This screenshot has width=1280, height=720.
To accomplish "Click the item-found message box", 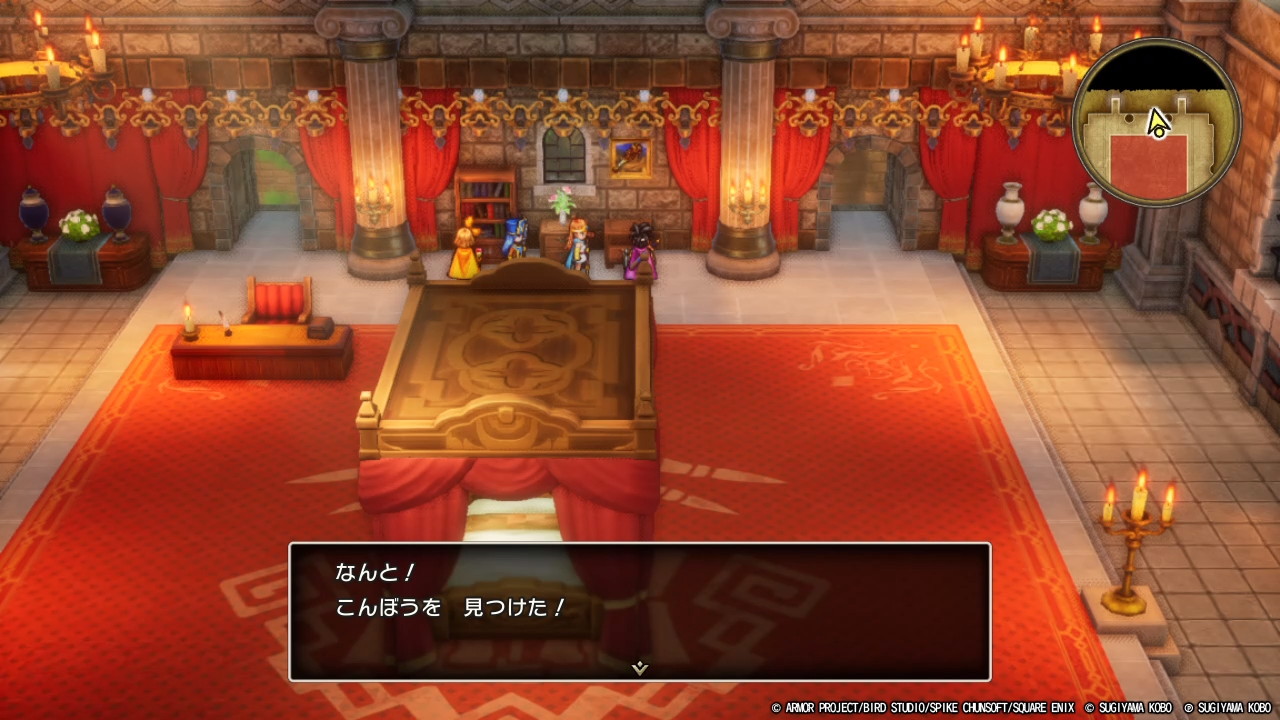I will (x=640, y=611).
